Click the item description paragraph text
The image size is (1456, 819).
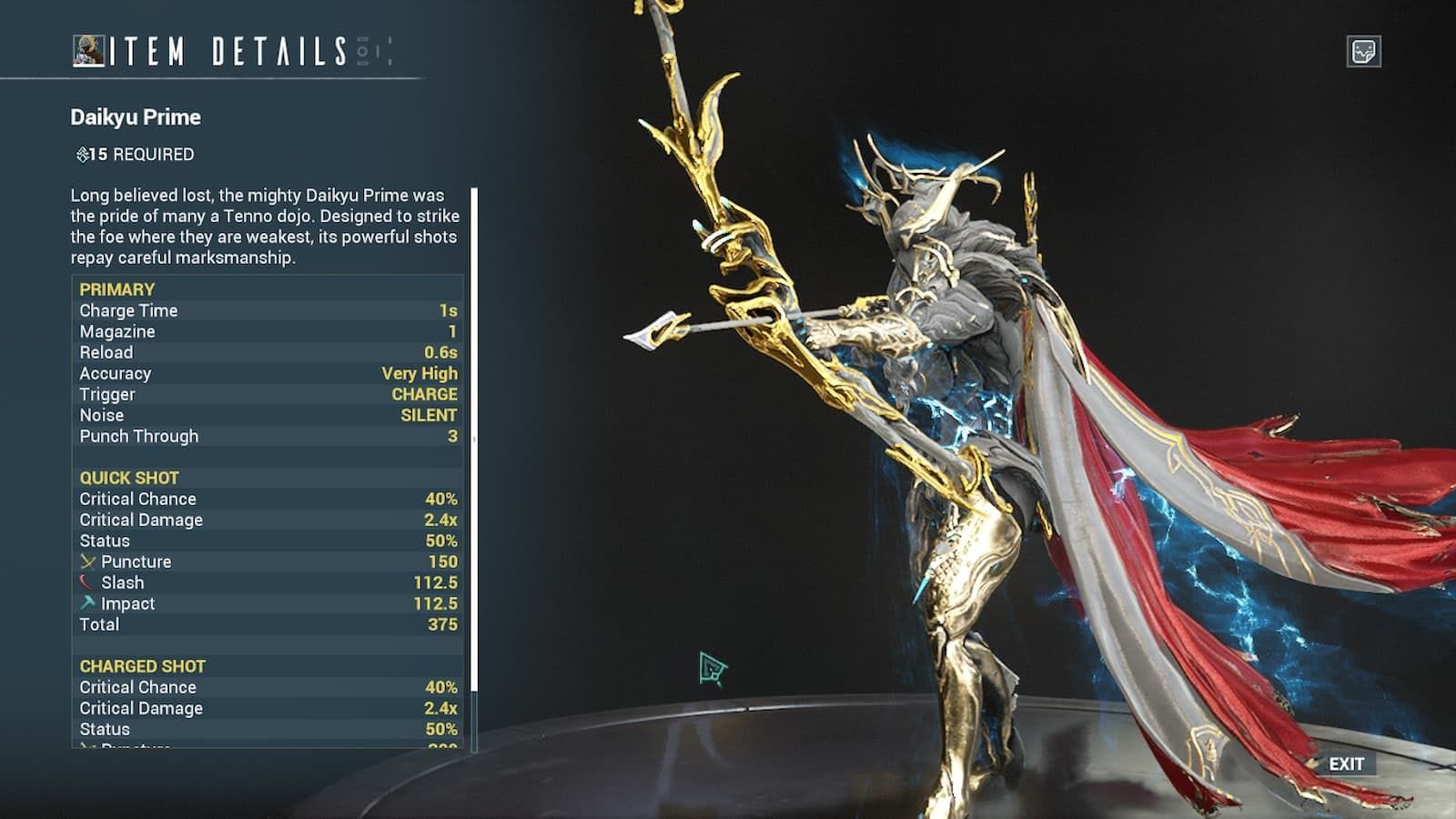coord(264,227)
